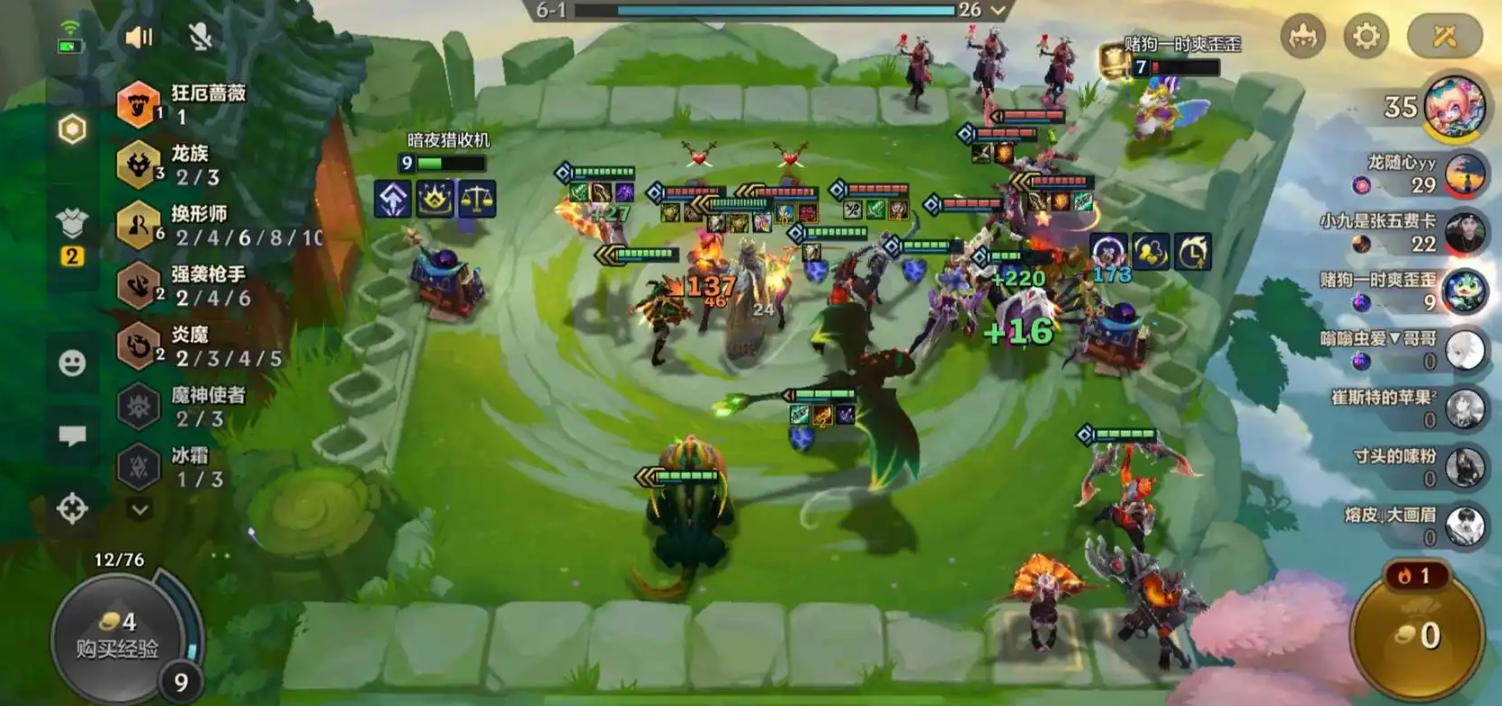Toggle the muted microphone icon

200,37
